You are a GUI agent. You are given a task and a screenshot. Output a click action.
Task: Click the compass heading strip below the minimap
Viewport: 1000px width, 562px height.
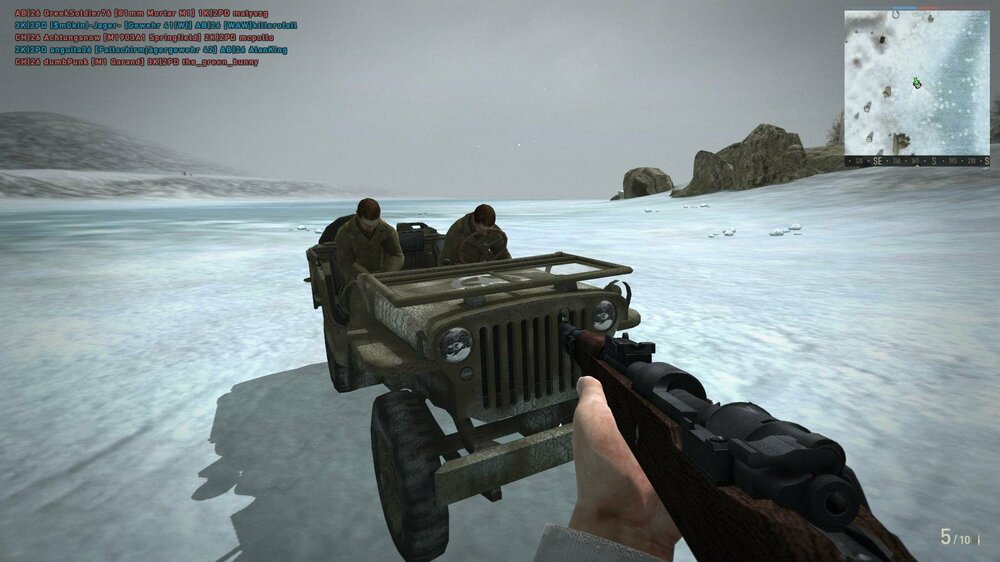coord(917,160)
